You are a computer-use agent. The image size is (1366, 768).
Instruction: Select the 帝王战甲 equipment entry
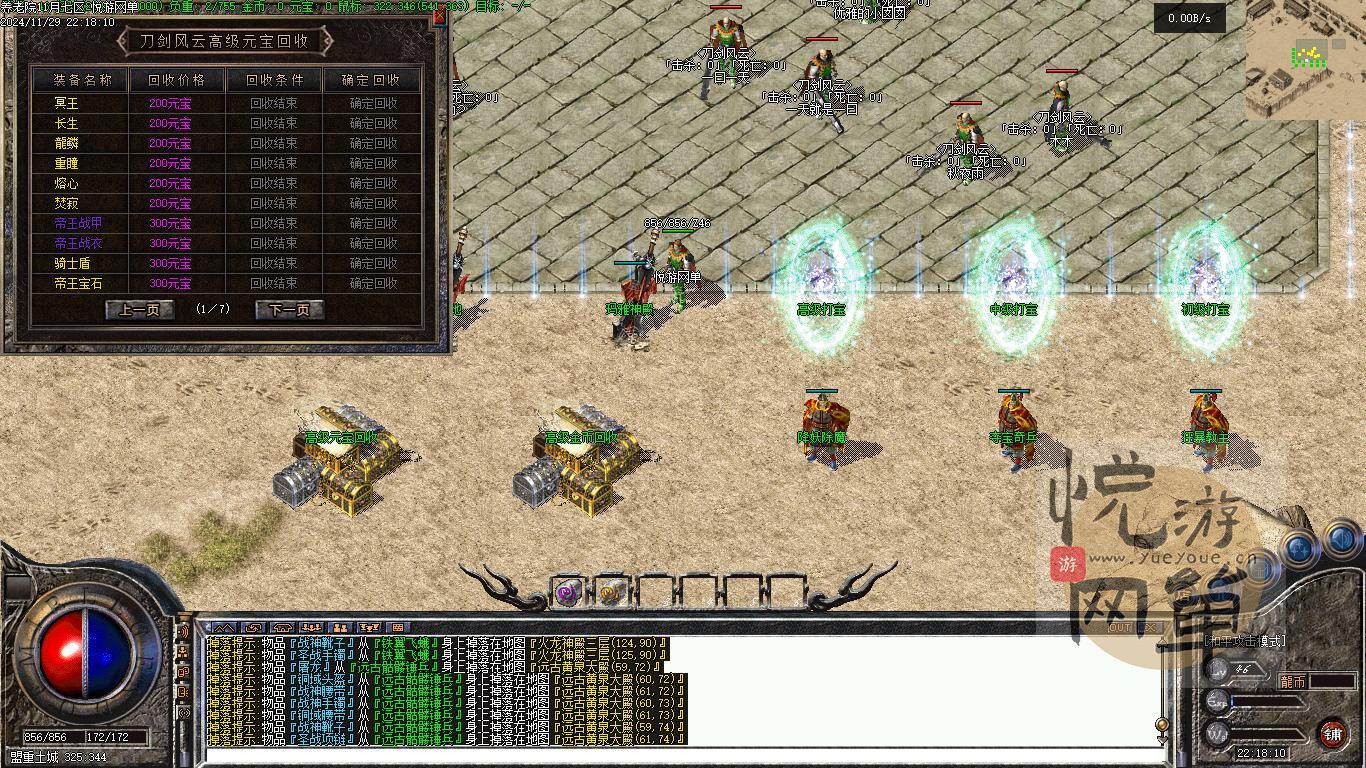[79, 223]
